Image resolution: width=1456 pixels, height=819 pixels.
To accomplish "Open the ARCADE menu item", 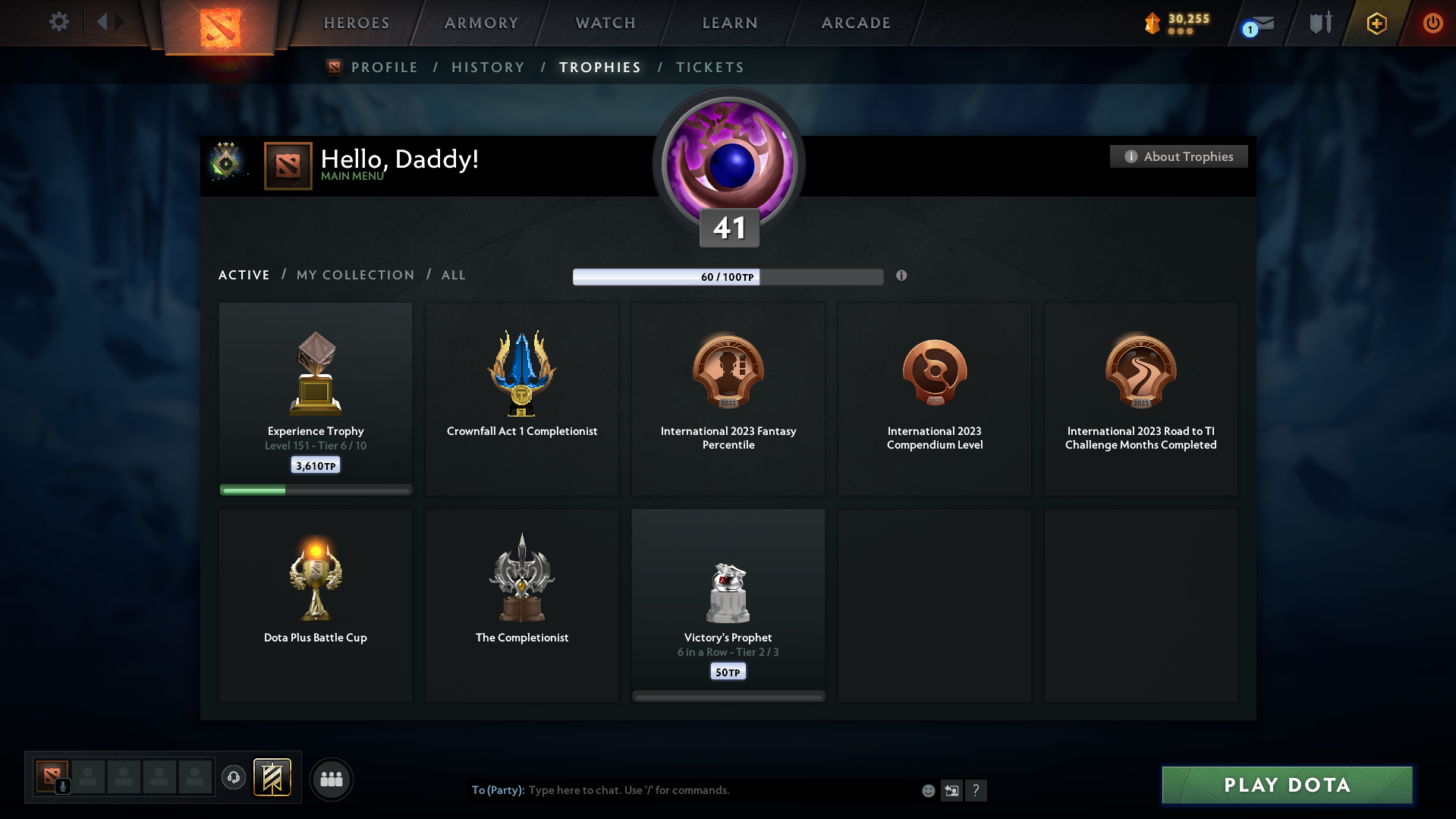I will coord(855,23).
